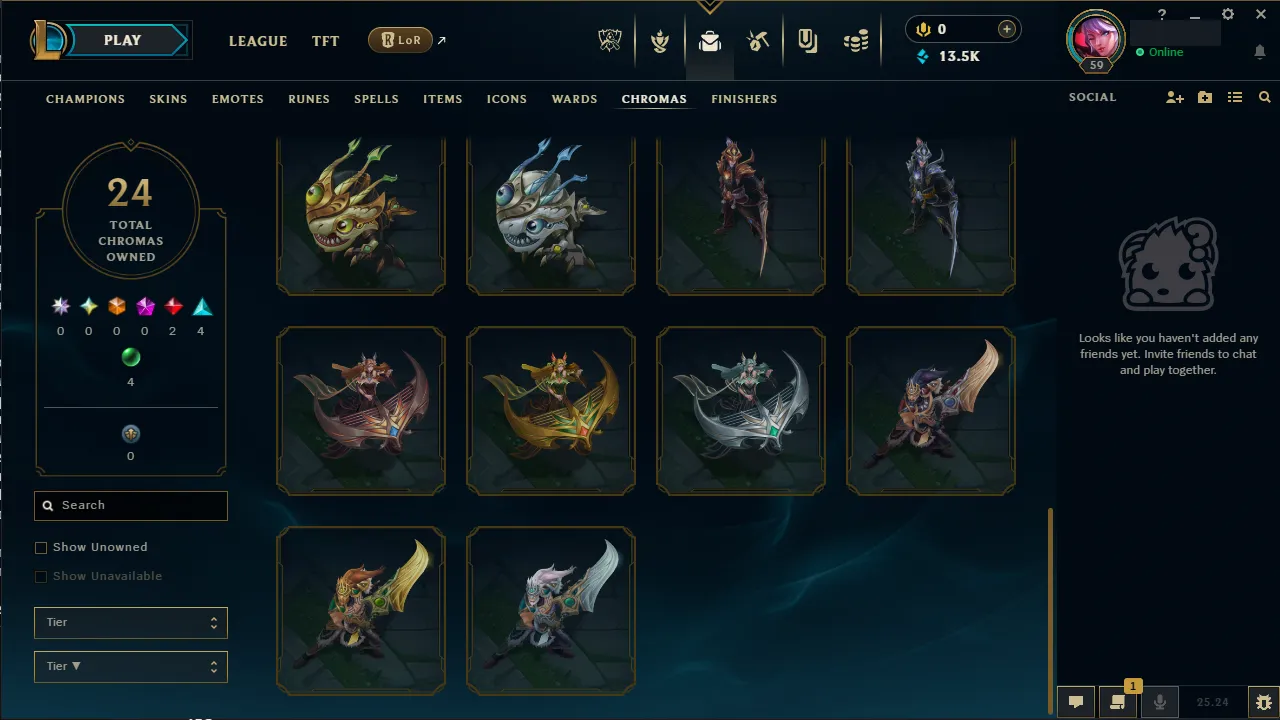
Task: Launch Legends of Runeterra via LoR button
Action: pos(400,40)
